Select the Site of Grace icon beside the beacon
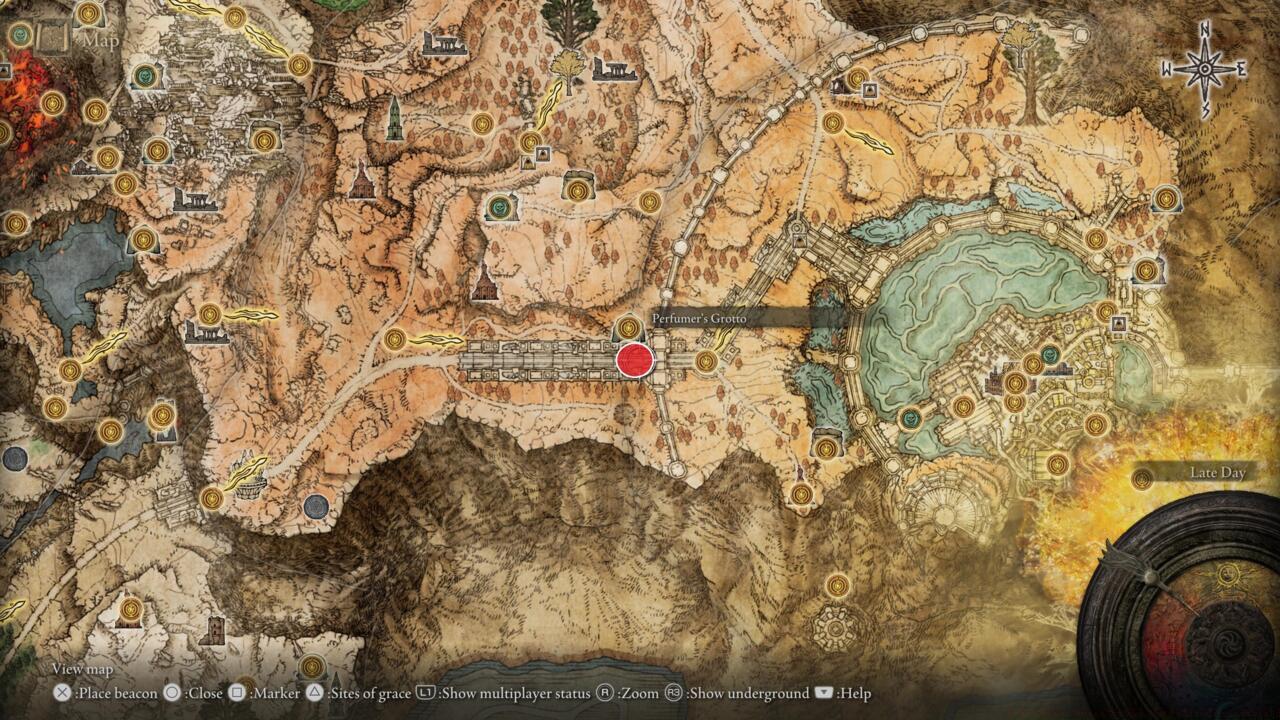Image resolution: width=1280 pixels, height=720 pixels. coord(627,327)
